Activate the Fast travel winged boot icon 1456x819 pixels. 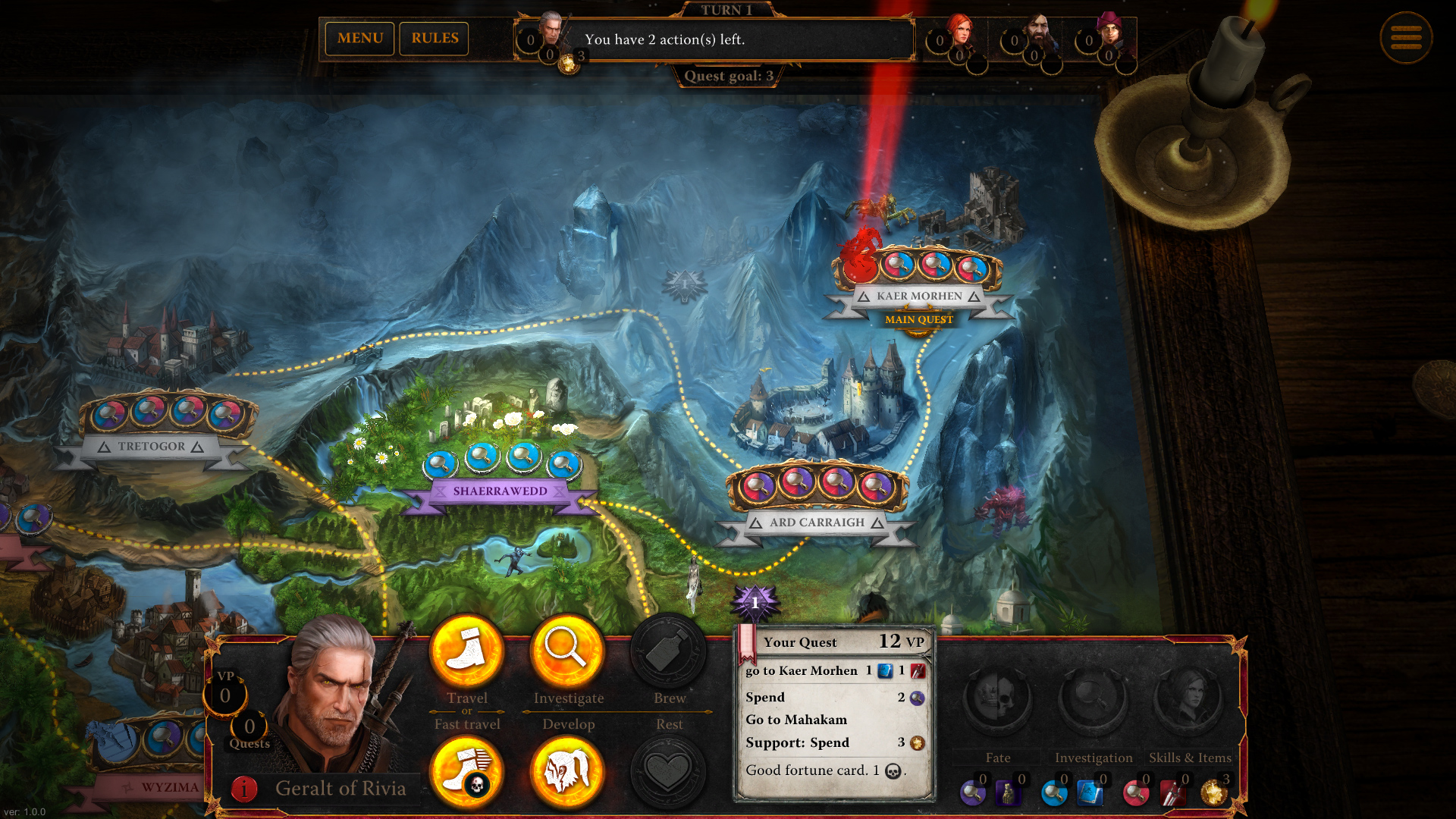[467, 771]
